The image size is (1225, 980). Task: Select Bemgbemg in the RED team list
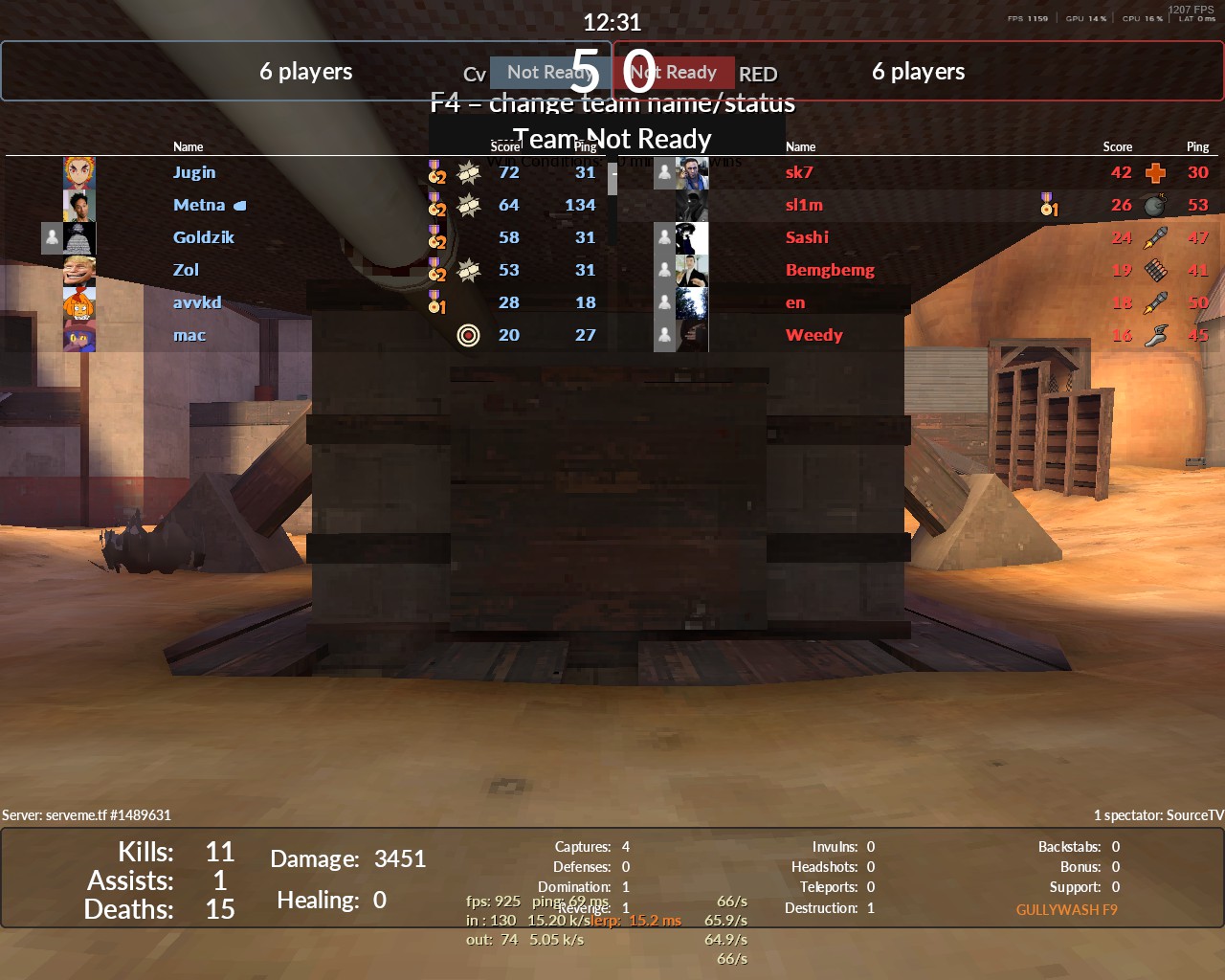pos(830,270)
